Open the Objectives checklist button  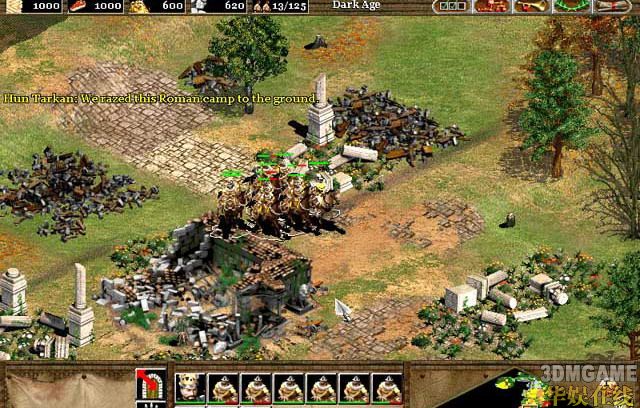[x=451, y=6]
